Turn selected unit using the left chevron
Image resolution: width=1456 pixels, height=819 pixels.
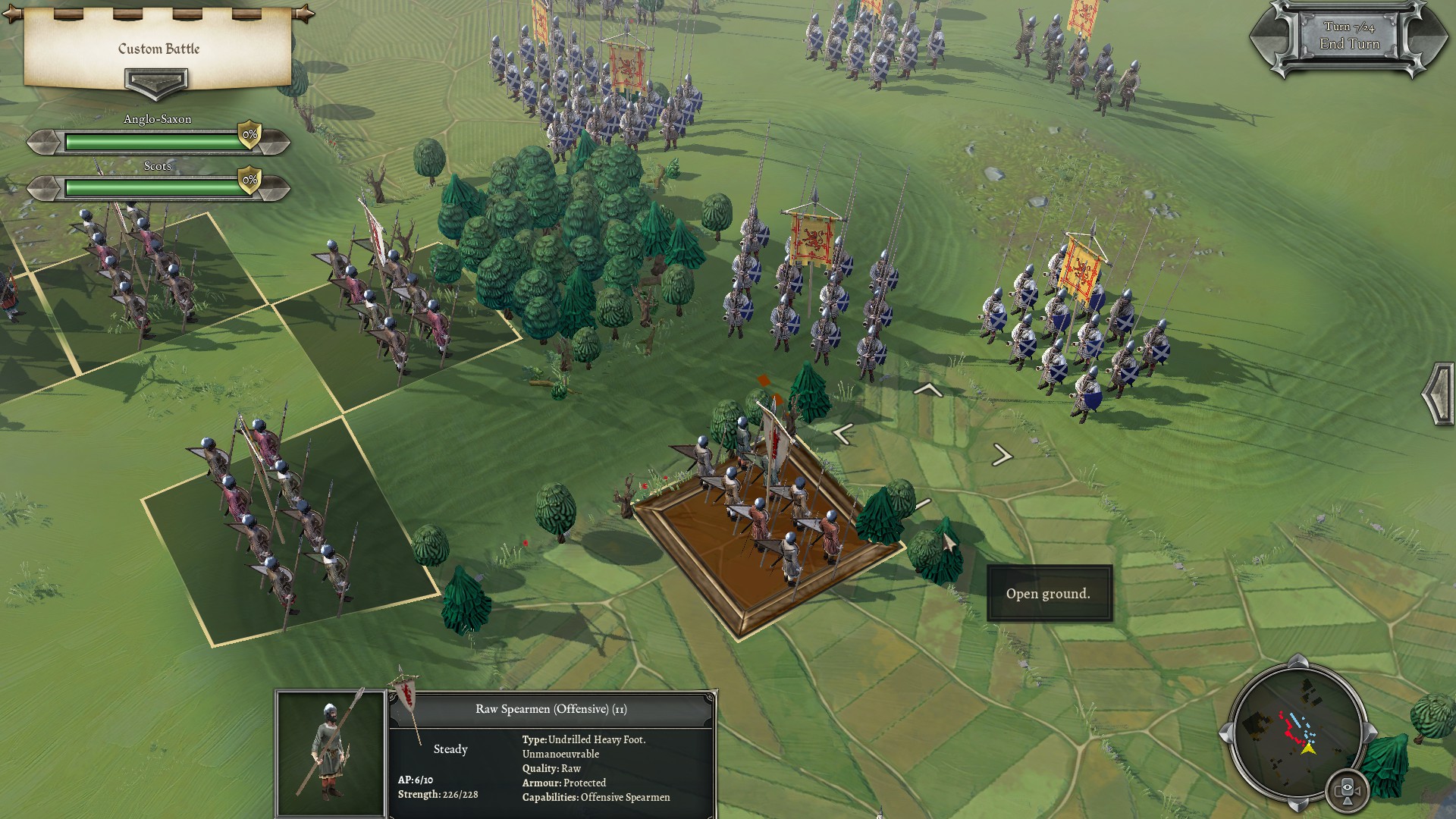tap(843, 434)
